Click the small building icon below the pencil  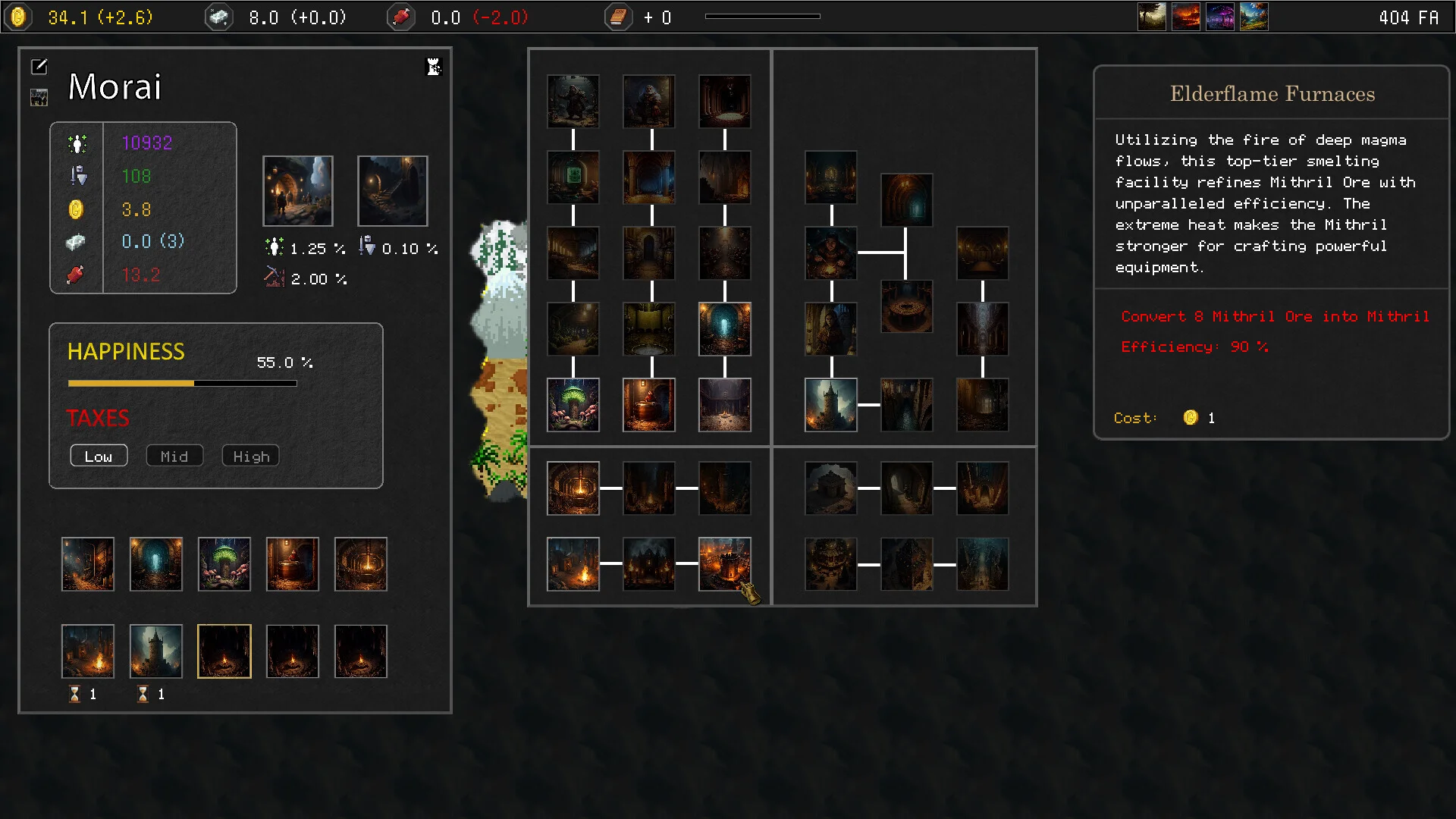pyautogui.click(x=39, y=97)
